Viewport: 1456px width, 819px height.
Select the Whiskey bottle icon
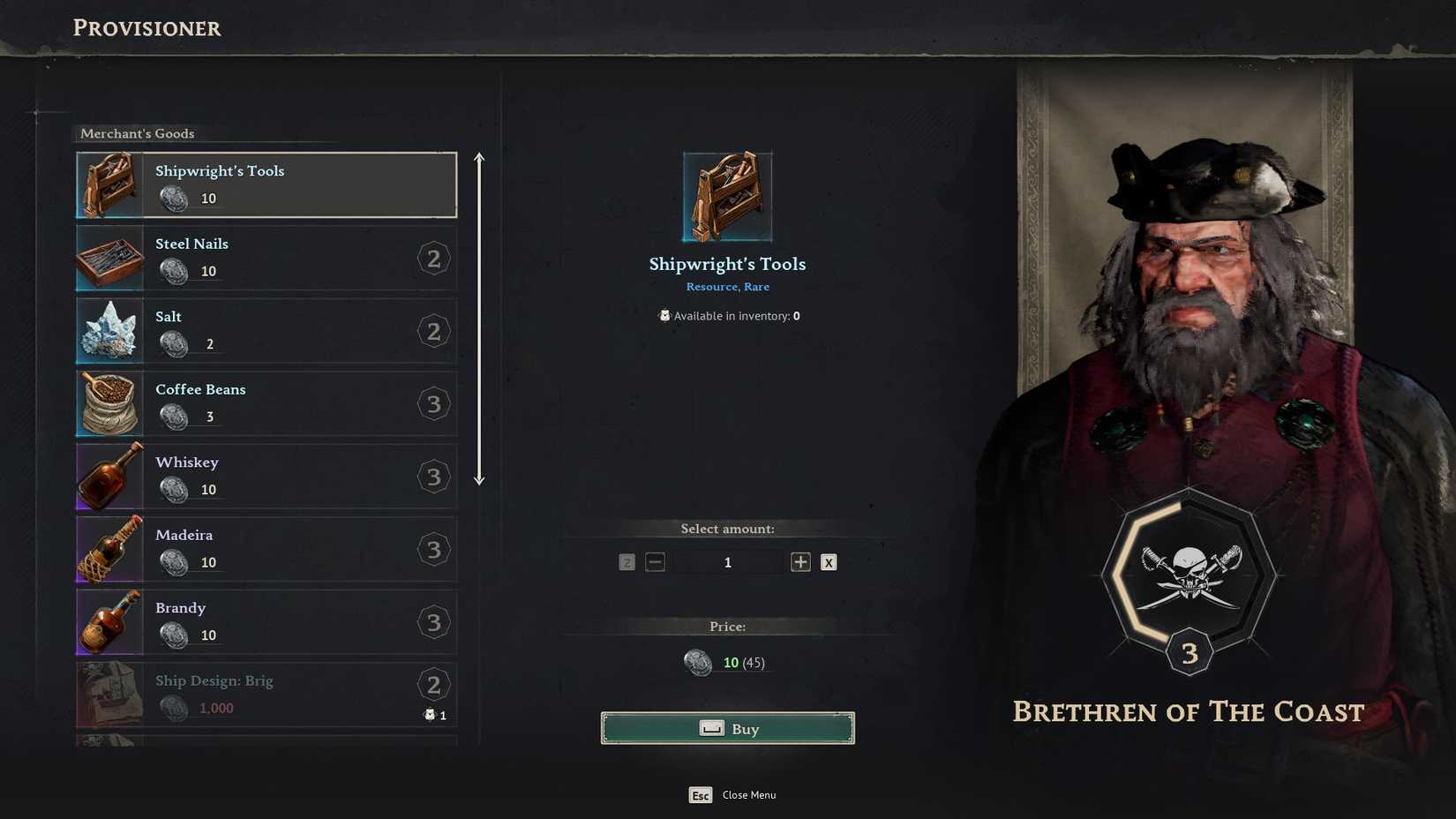(x=108, y=477)
